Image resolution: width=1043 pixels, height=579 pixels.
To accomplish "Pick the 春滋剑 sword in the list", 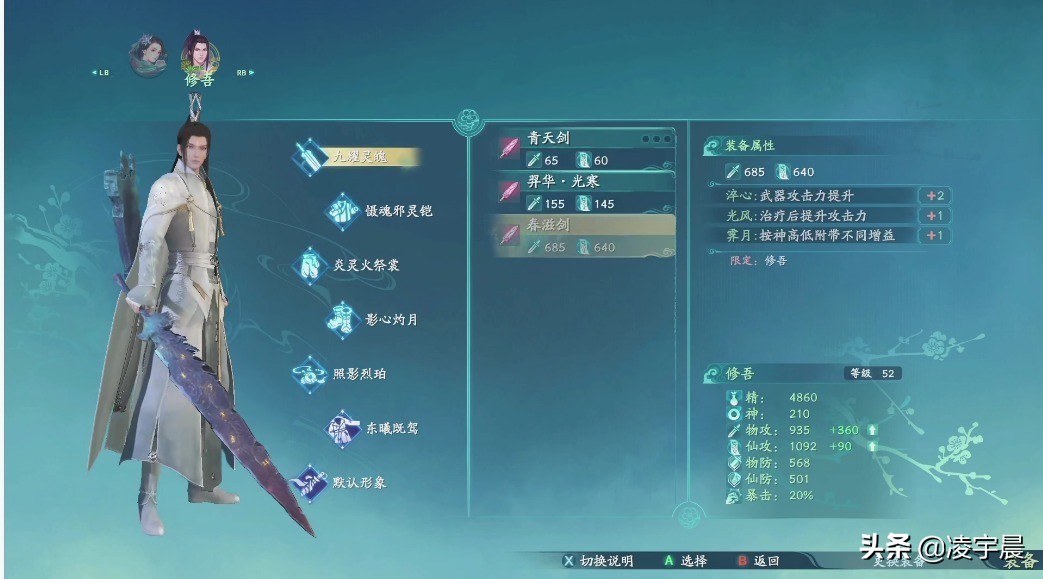I will click(585, 236).
